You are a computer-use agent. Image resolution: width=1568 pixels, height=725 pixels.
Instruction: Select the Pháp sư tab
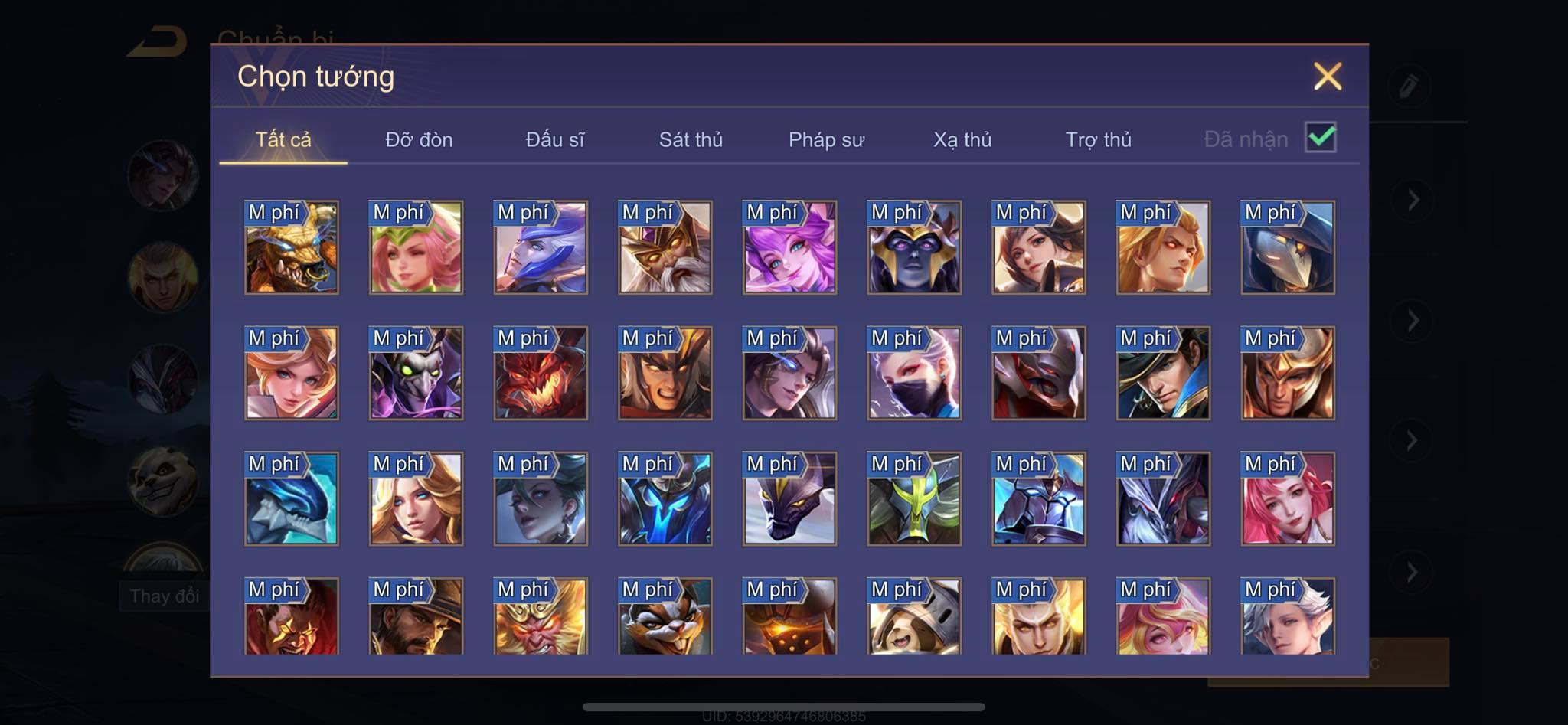point(826,140)
